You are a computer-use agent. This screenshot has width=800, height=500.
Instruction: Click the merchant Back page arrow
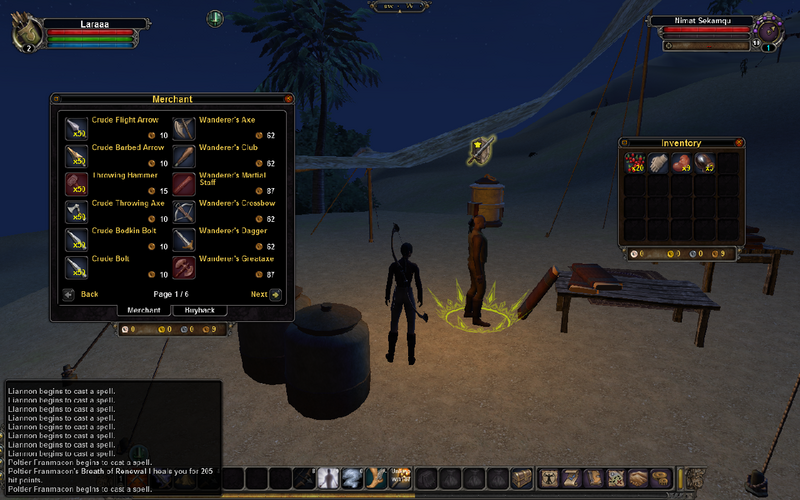coord(68,295)
